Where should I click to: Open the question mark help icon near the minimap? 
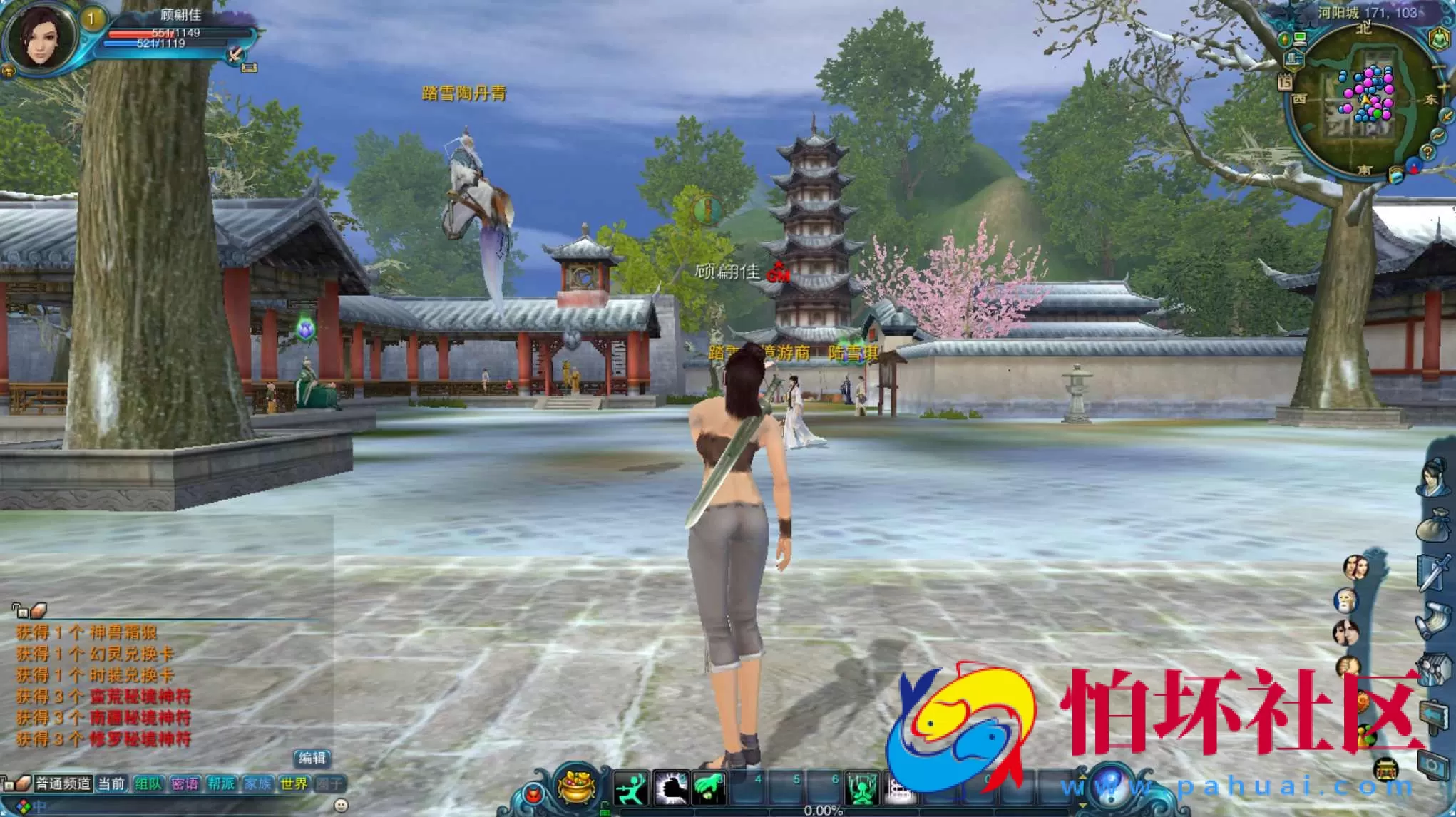[x=1428, y=150]
